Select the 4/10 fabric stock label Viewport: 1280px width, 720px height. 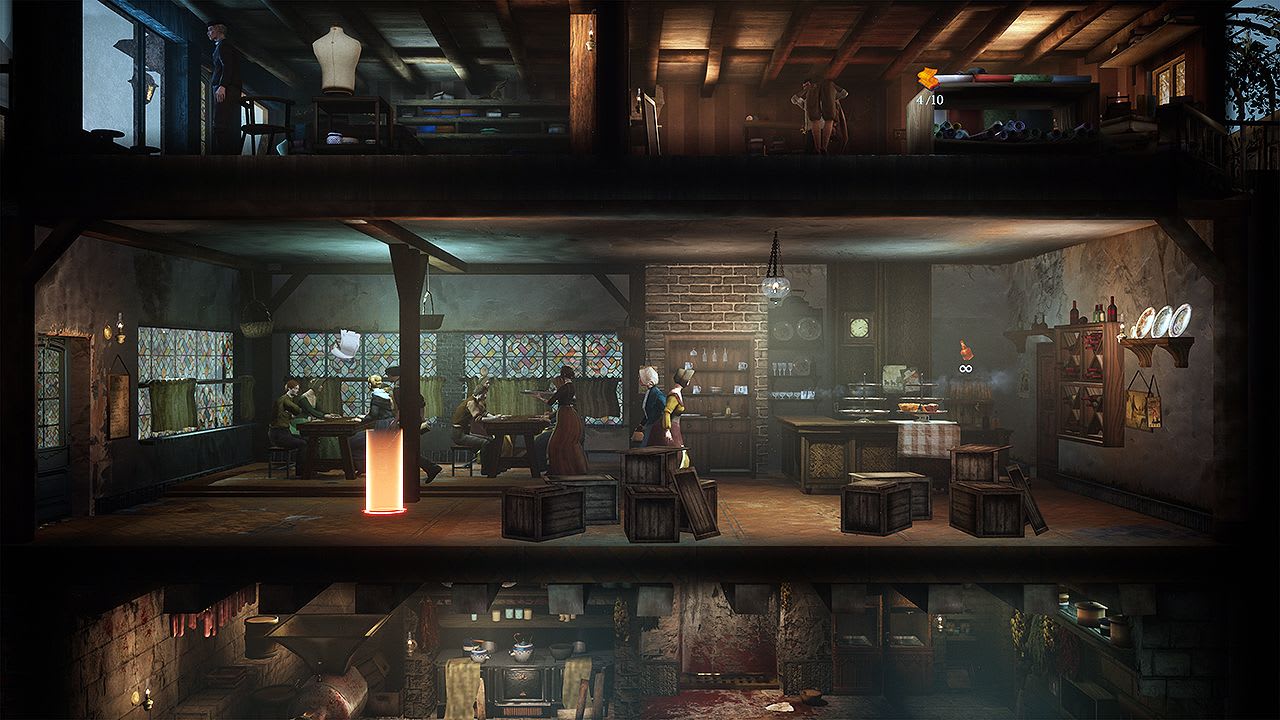(931, 99)
